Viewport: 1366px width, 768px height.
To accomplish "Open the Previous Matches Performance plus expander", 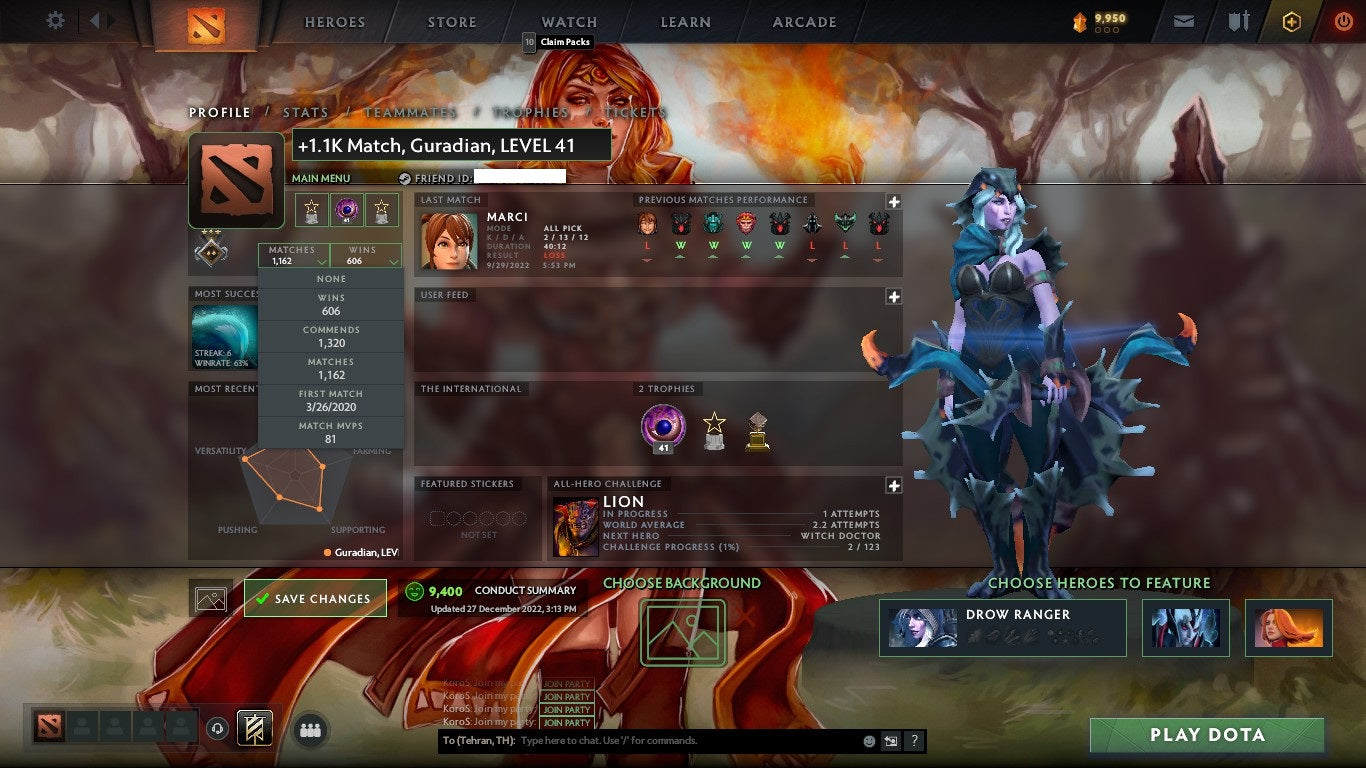I will coord(891,199).
